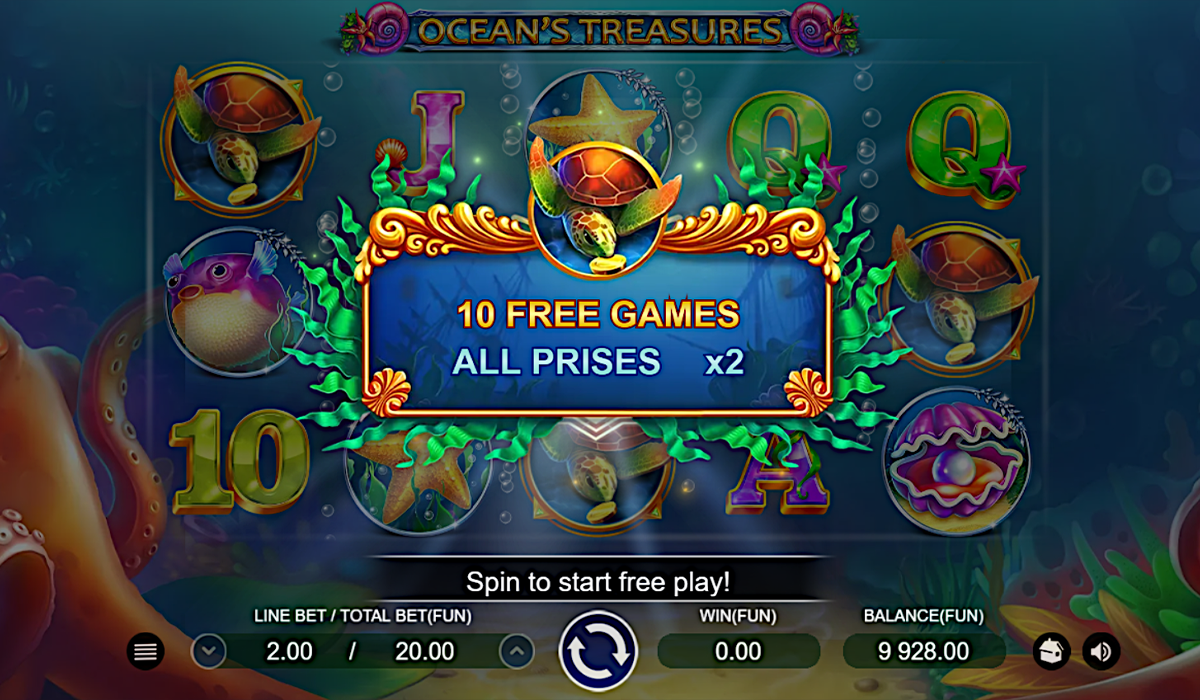This screenshot has height=700, width=1200.
Task: Open the home lobby icon
Action: coord(1050,652)
